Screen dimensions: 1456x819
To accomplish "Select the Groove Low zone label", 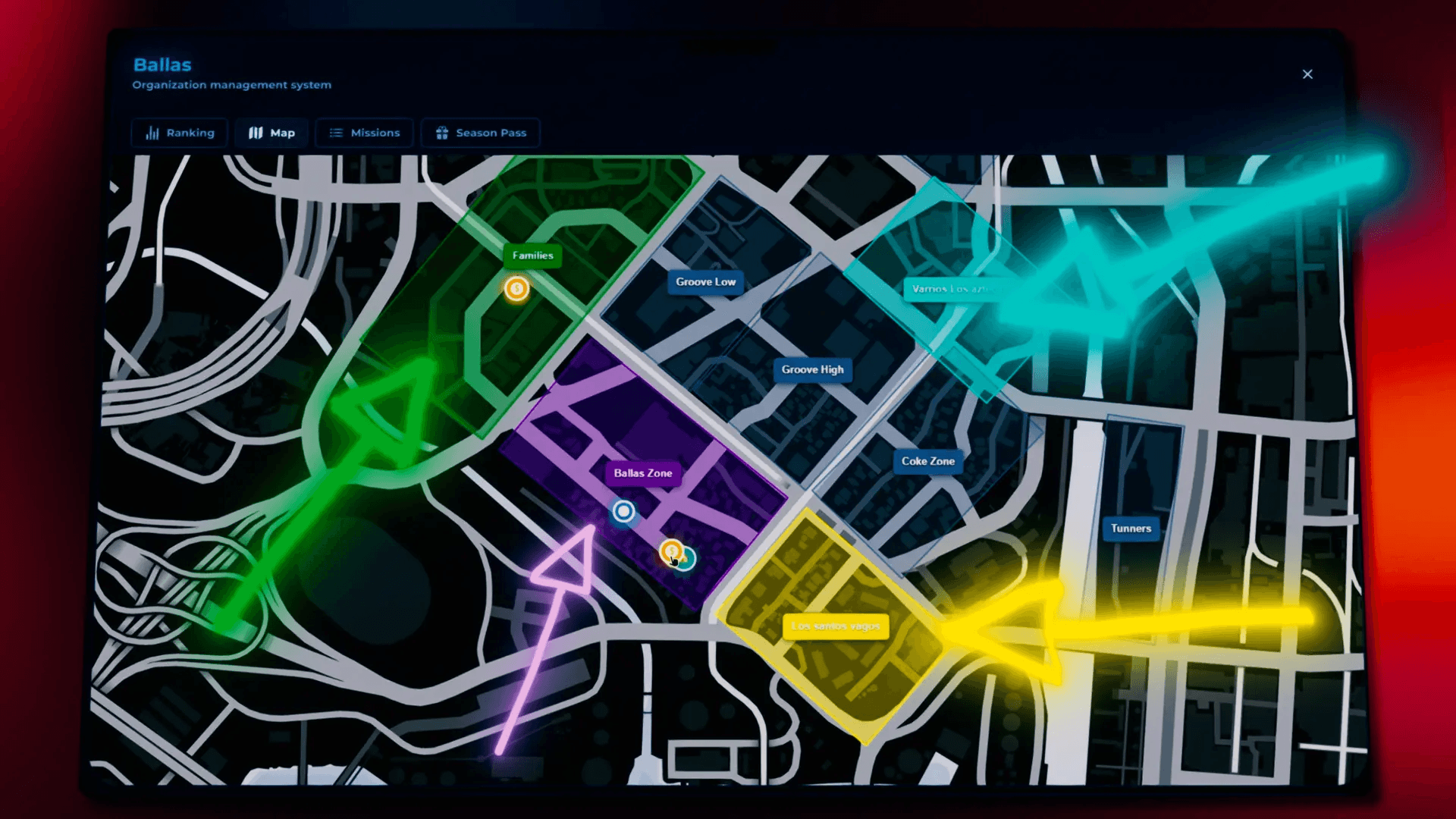I will pos(704,281).
